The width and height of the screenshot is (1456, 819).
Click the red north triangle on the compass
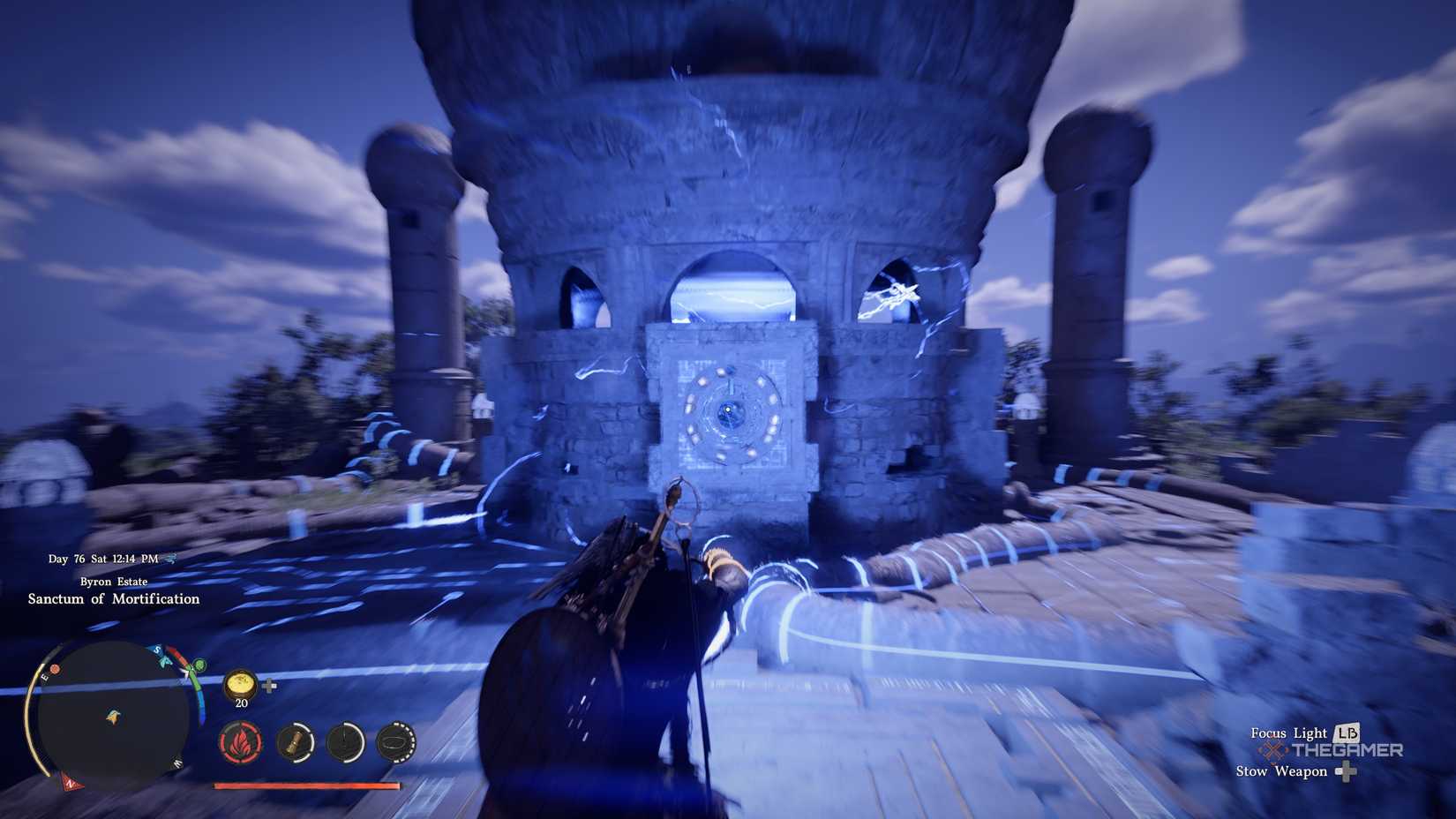tap(71, 784)
